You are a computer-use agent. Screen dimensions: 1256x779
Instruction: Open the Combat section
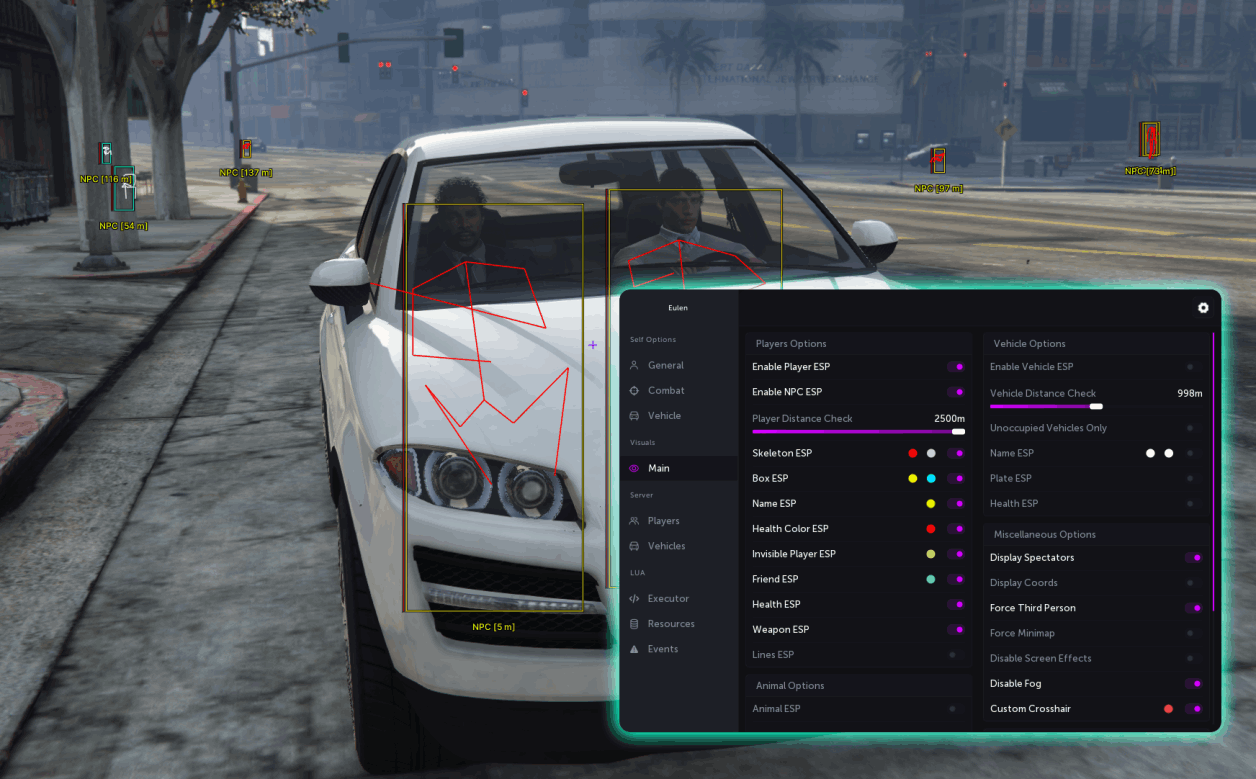(x=666, y=391)
